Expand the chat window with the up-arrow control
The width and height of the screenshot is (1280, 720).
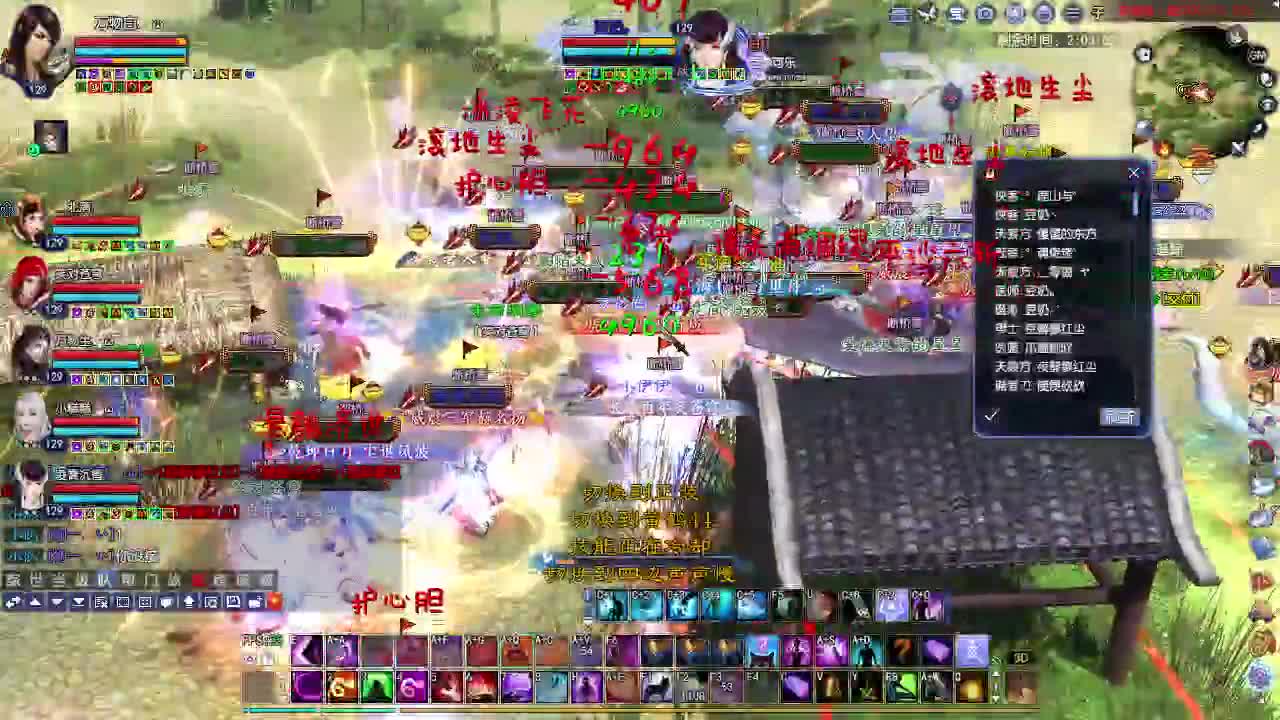tap(35, 602)
